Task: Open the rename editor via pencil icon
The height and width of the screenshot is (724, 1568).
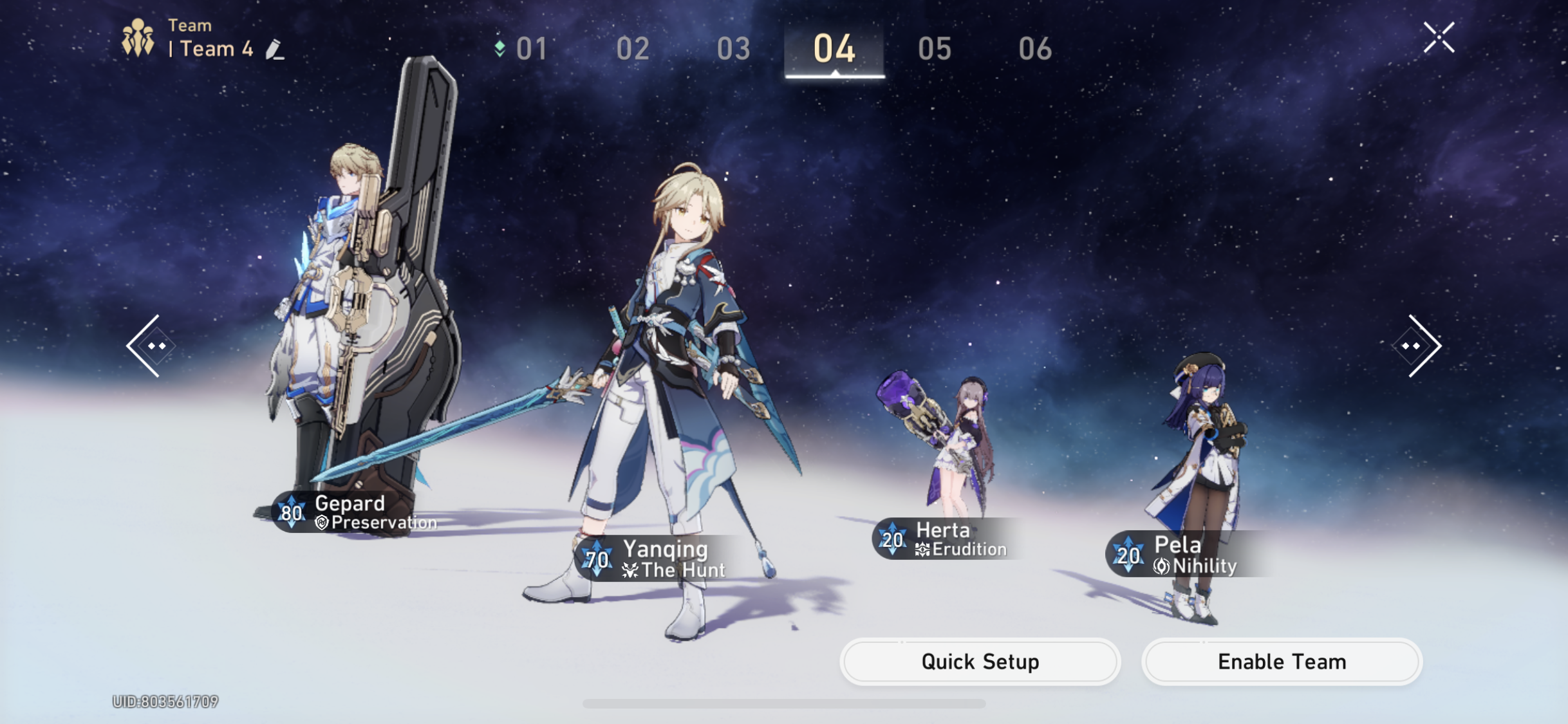Action: tap(275, 49)
